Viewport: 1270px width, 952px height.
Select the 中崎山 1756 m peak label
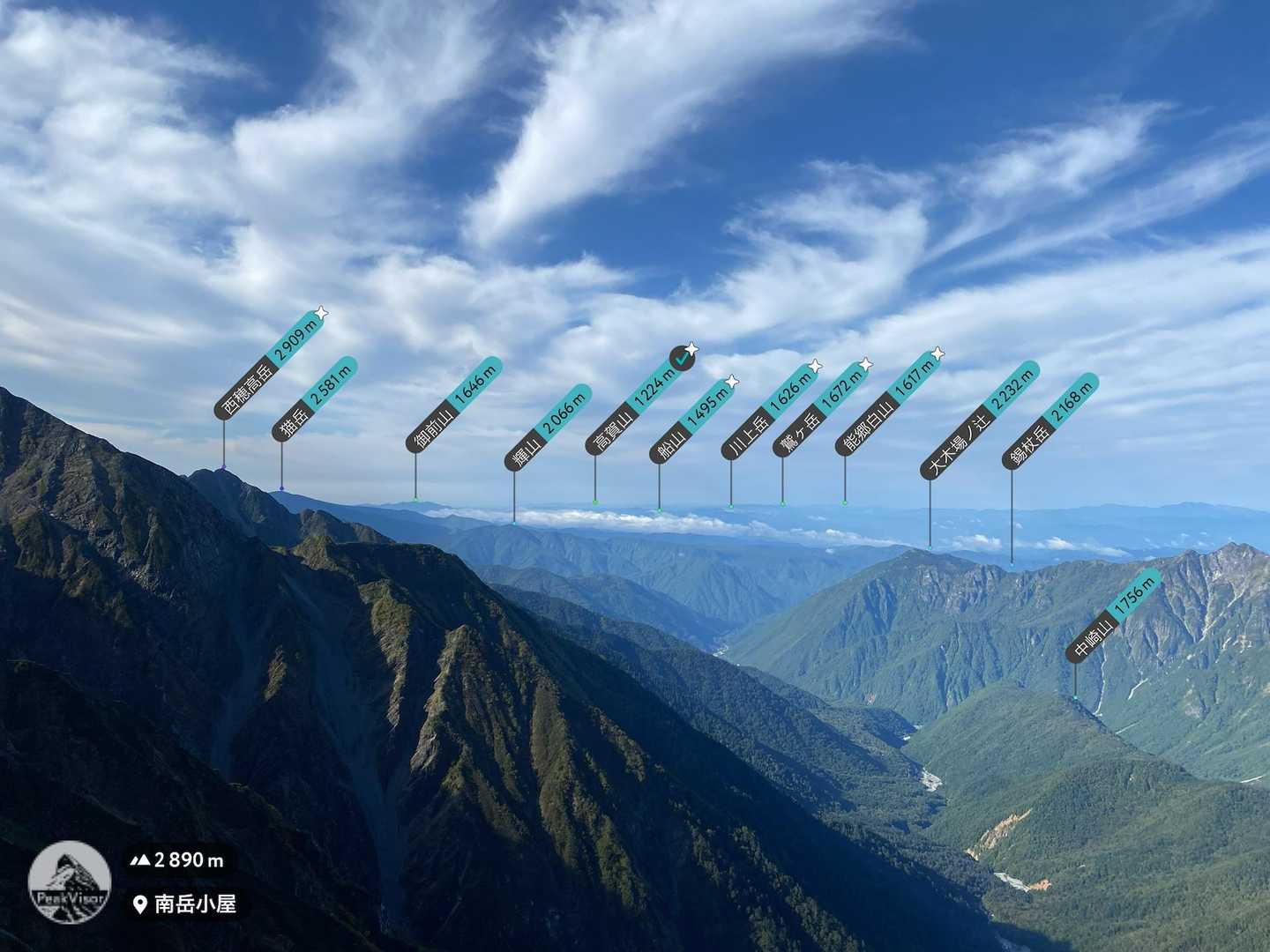pyautogui.click(x=1115, y=615)
